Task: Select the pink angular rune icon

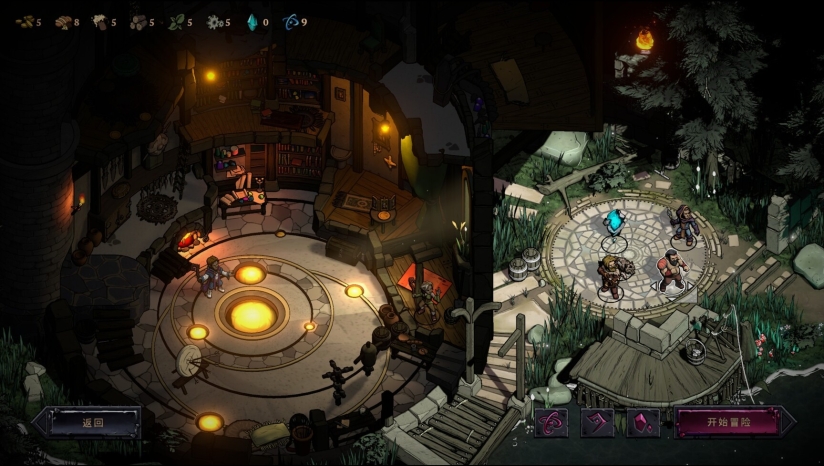Action: (597, 423)
